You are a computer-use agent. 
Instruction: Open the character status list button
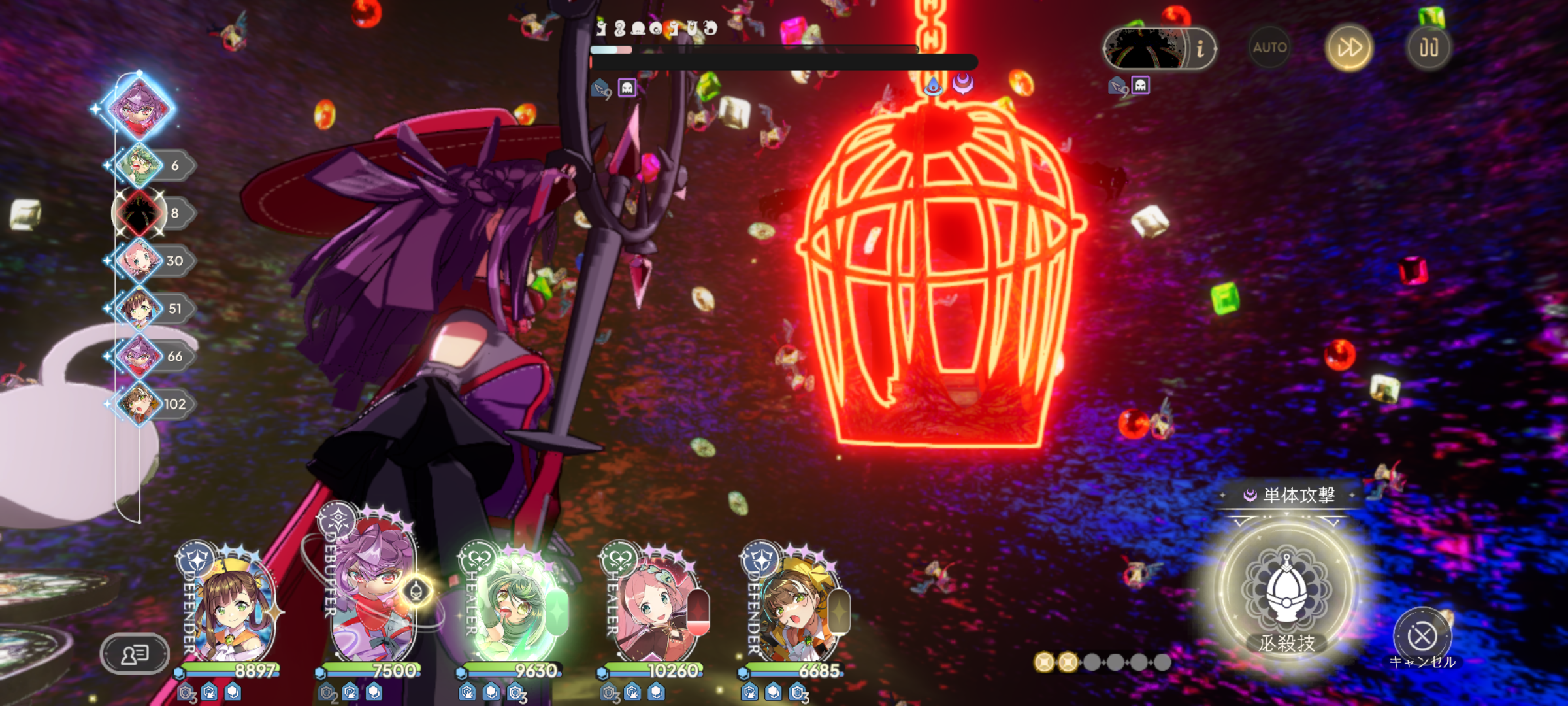point(135,653)
